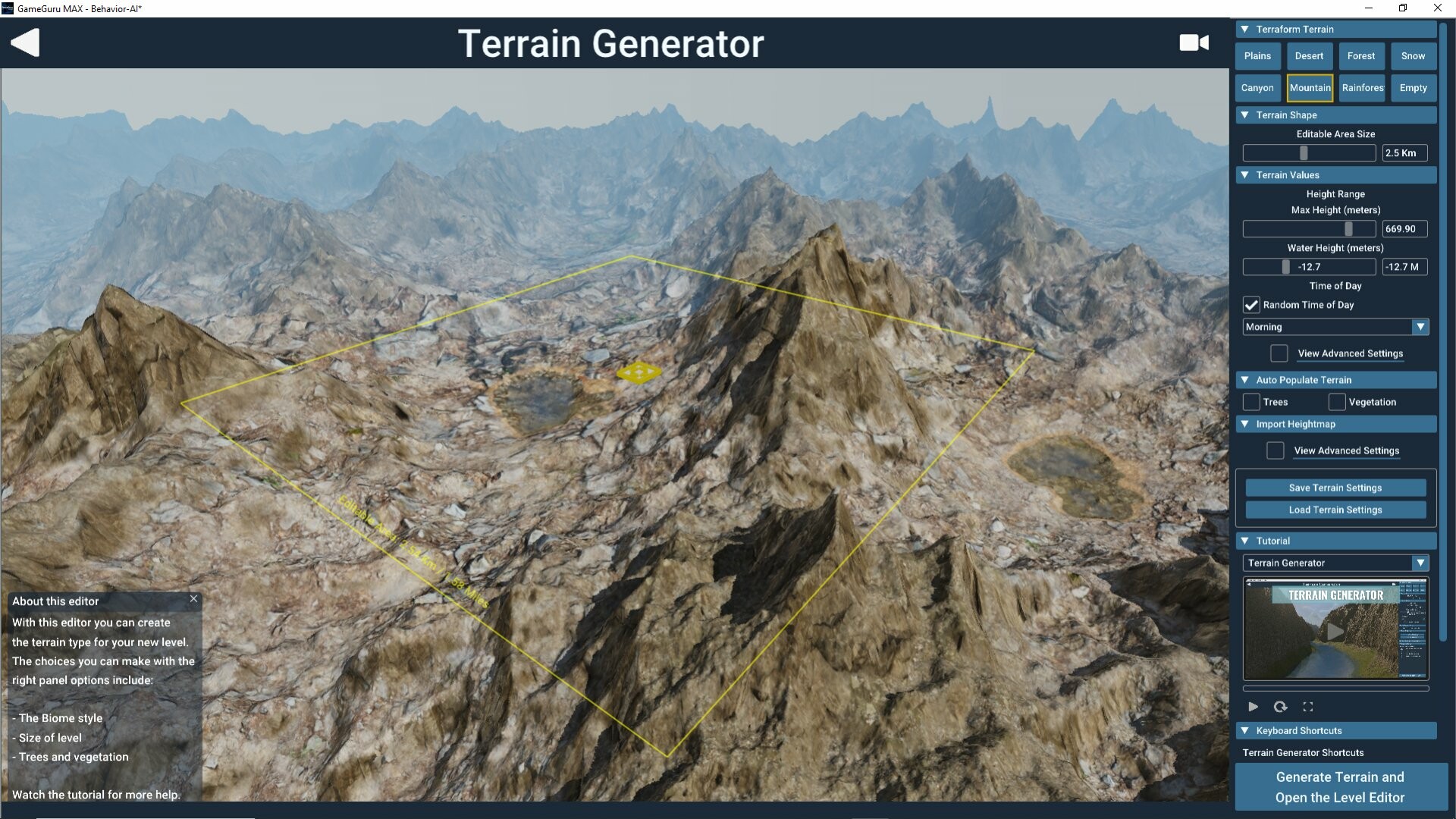Play the Terrain Generator tutorial thumbnail
The height and width of the screenshot is (819, 1456).
(x=1335, y=631)
